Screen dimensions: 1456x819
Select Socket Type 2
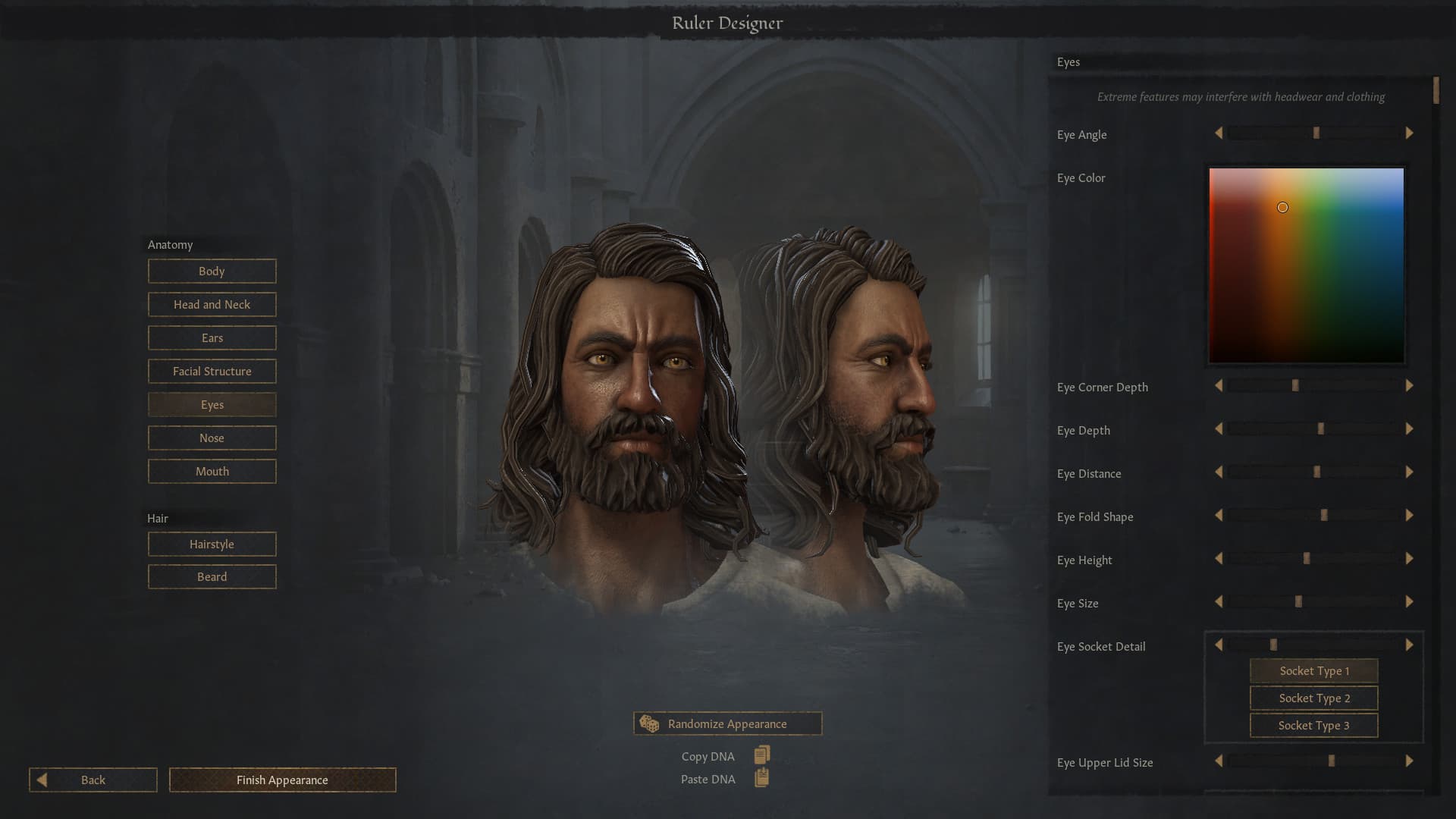pyautogui.click(x=1313, y=698)
